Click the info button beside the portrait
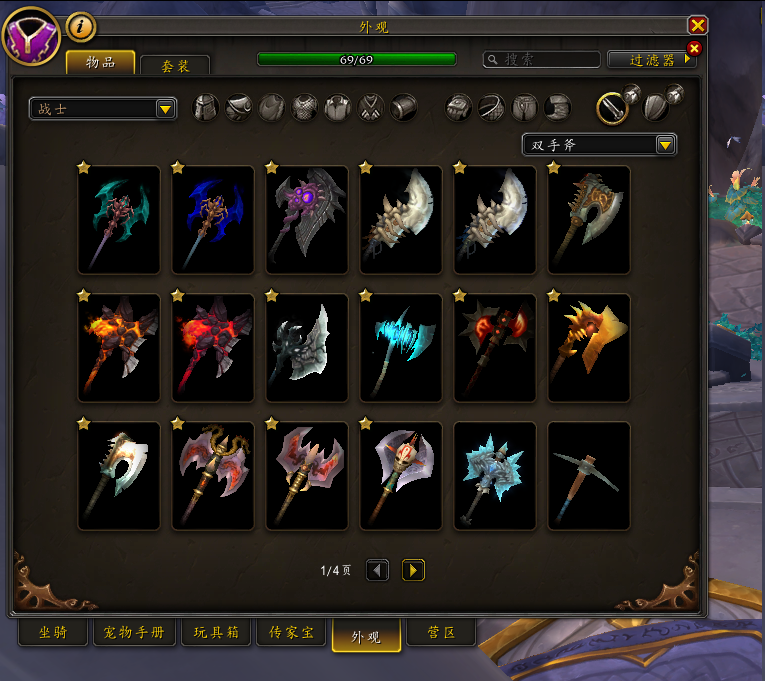The width and height of the screenshot is (765, 681). tap(81, 27)
